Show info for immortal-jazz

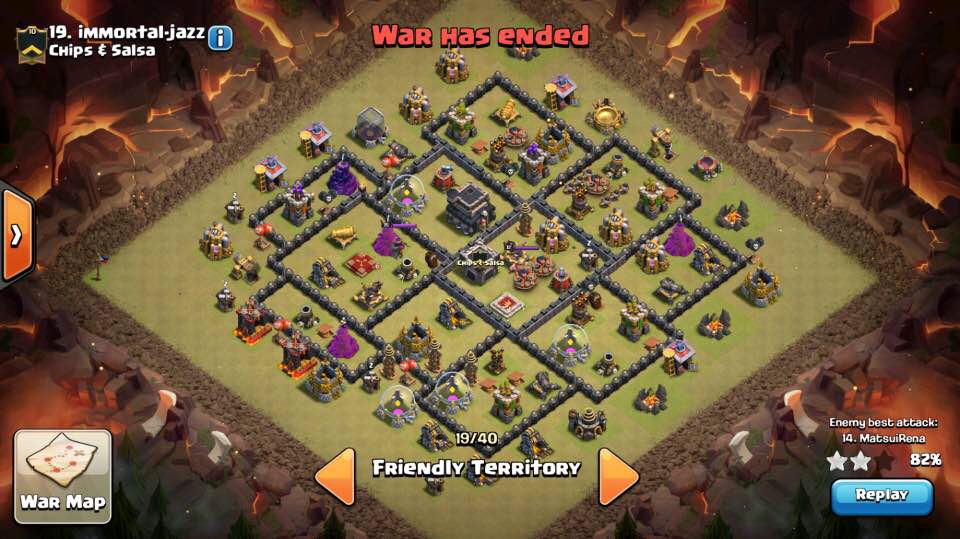pyautogui.click(x=219, y=38)
